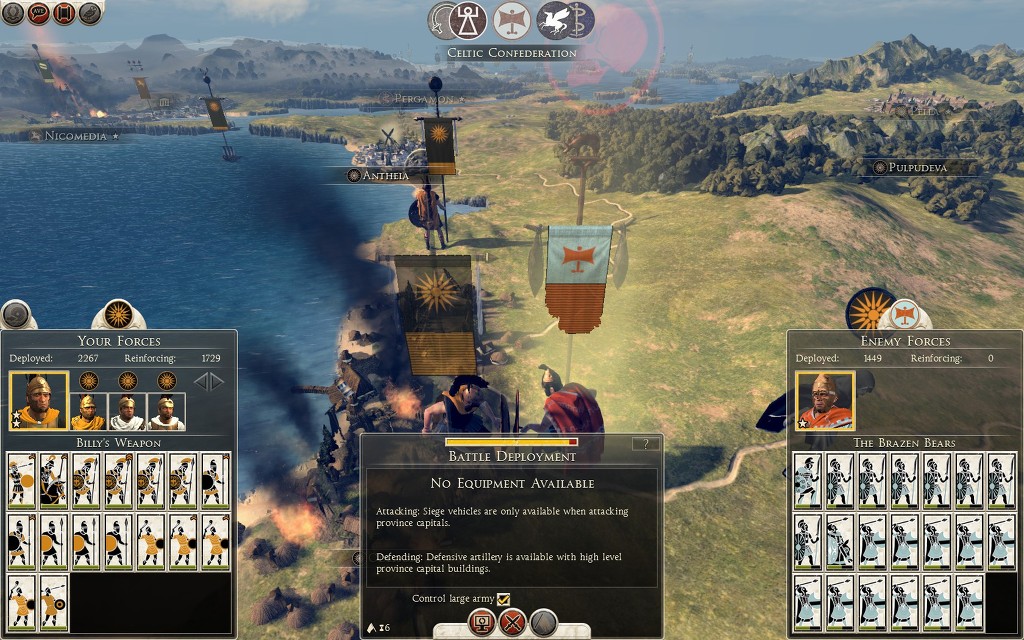Viewport: 1024px width, 640px height.
Task: Open the leftmost round menu button
Action: pyautogui.click(x=12, y=13)
